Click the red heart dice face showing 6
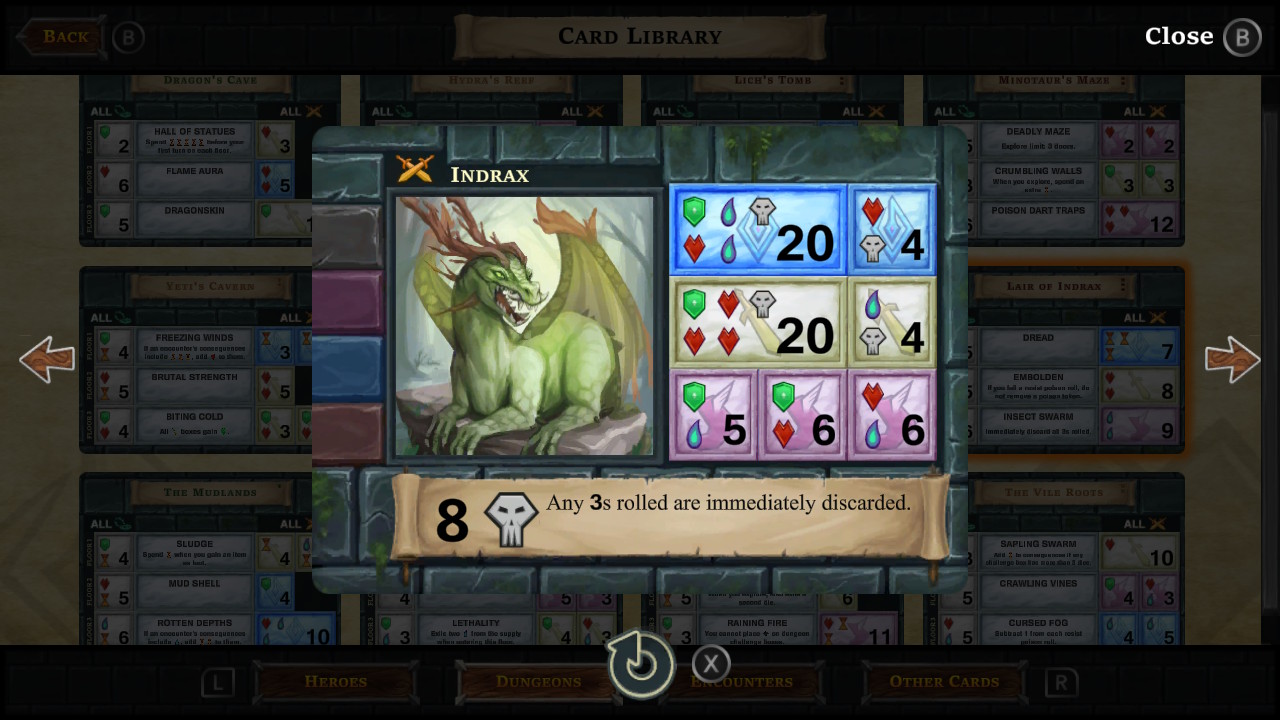Viewport: 1280px width, 720px height. (x=891, y=414)
